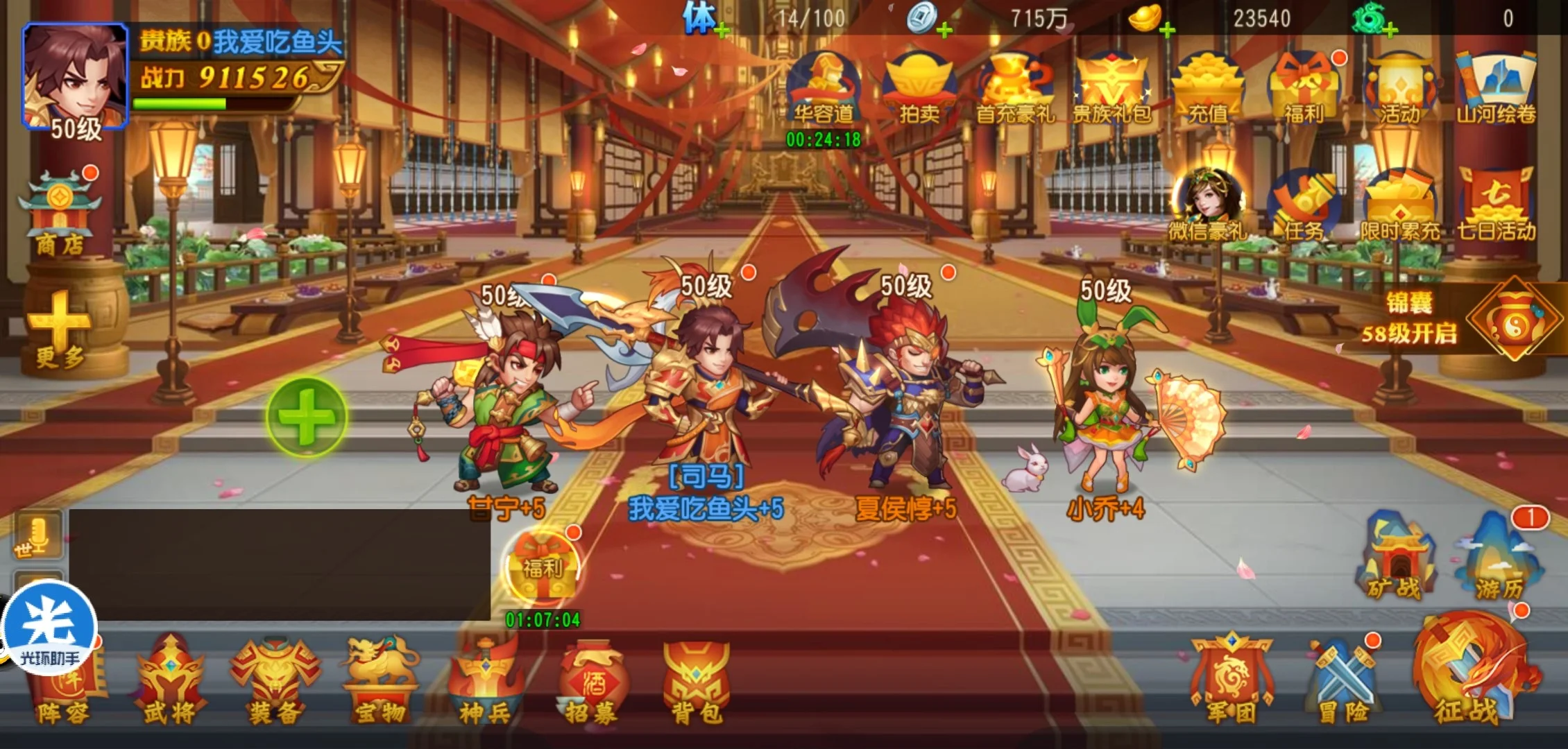Open the 华容道 event icon
The width and height of the screenshot is (1568, 749).
[823, 88]
